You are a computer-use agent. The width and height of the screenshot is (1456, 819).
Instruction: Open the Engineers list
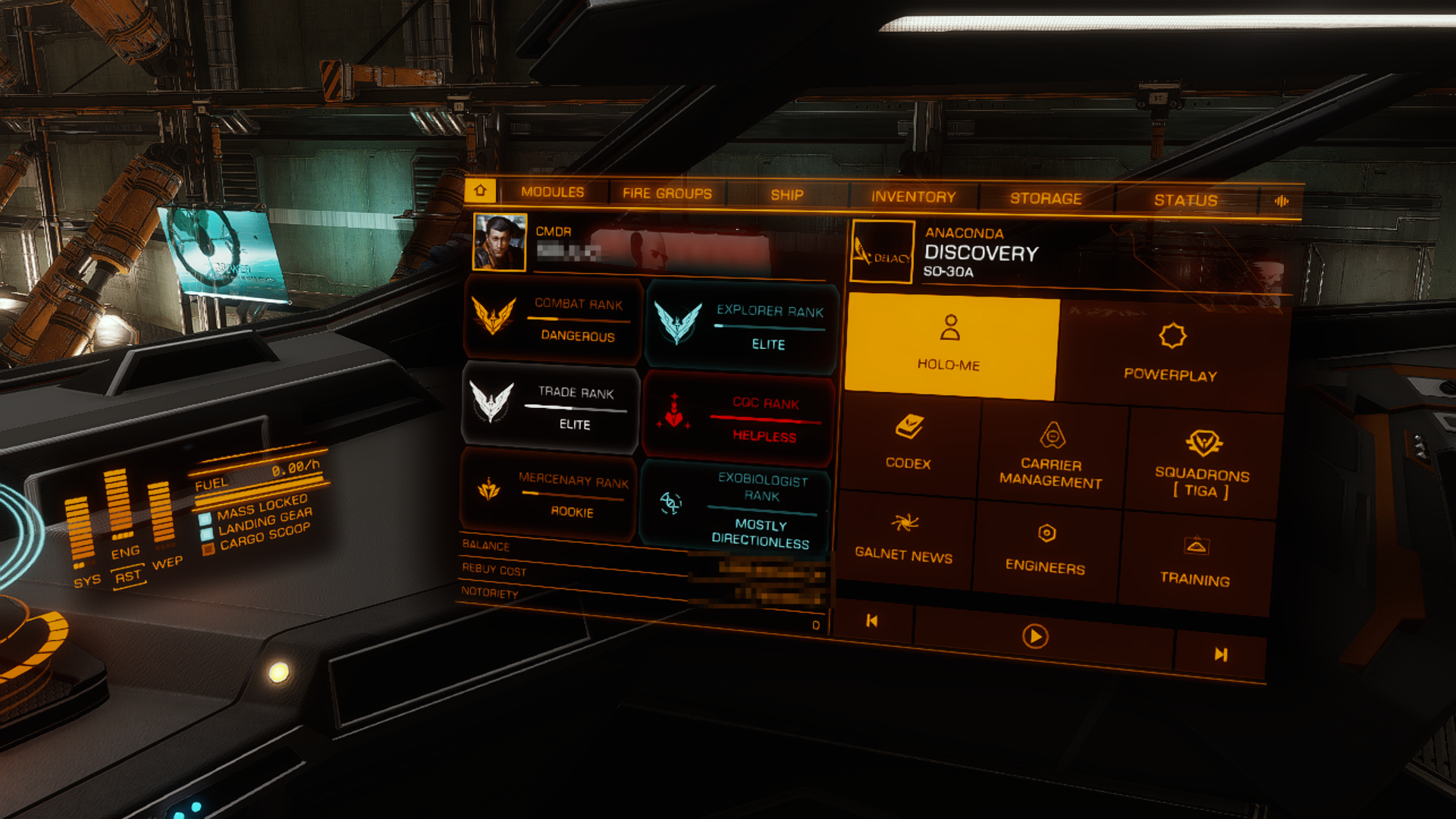pyautogui.click(x=1046, y=549)
